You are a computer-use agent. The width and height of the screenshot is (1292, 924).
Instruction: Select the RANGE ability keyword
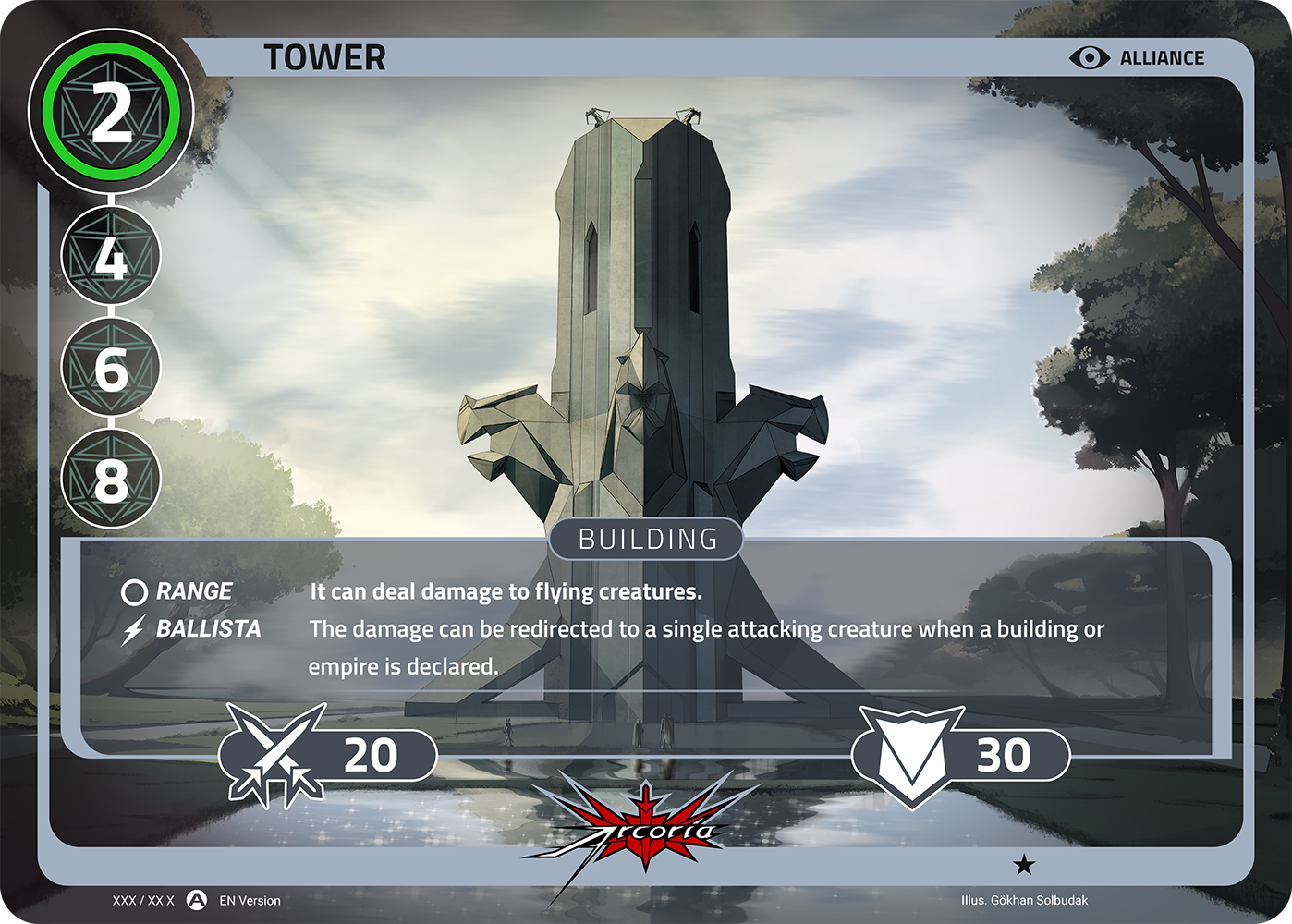pyautogui.click(x=194, y=591)
